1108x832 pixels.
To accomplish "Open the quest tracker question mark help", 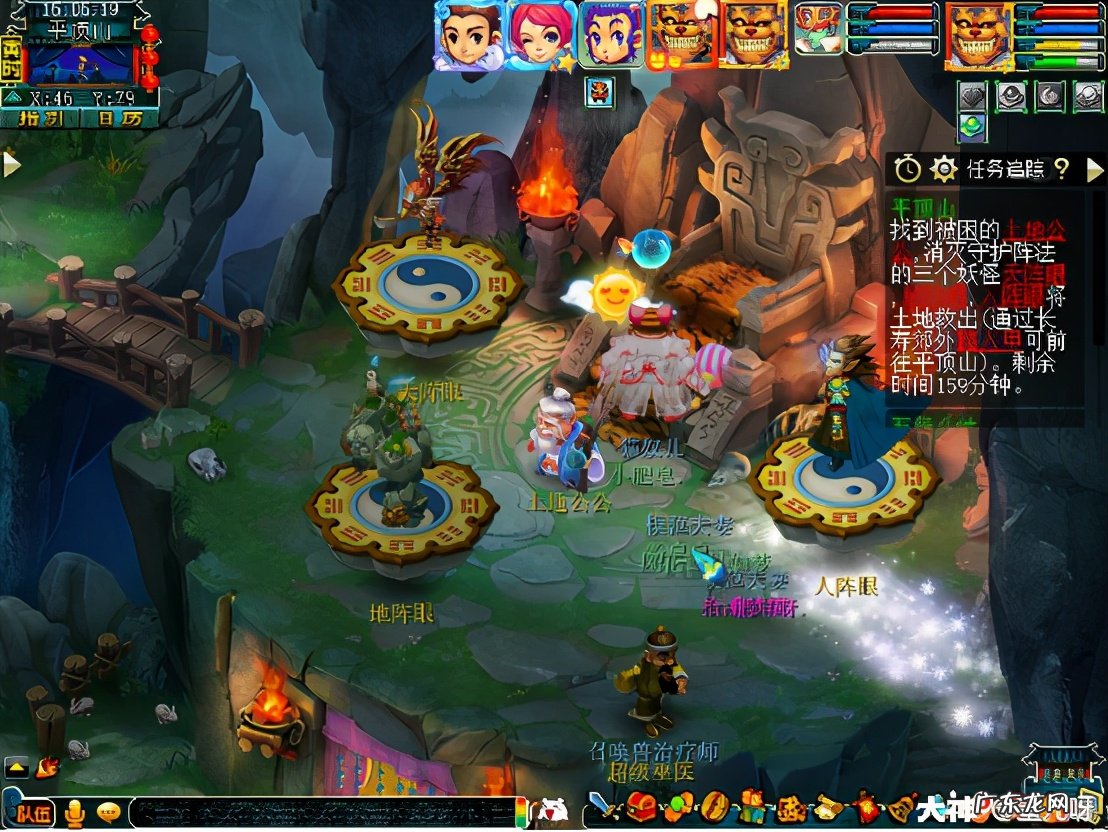I will (x=1061, y=168).
